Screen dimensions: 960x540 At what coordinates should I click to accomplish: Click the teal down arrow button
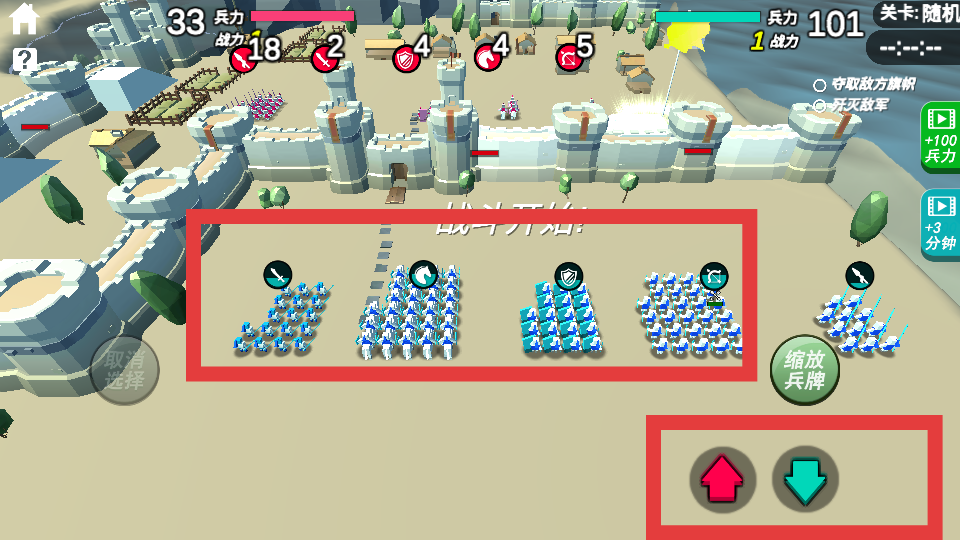click(805, 480)
